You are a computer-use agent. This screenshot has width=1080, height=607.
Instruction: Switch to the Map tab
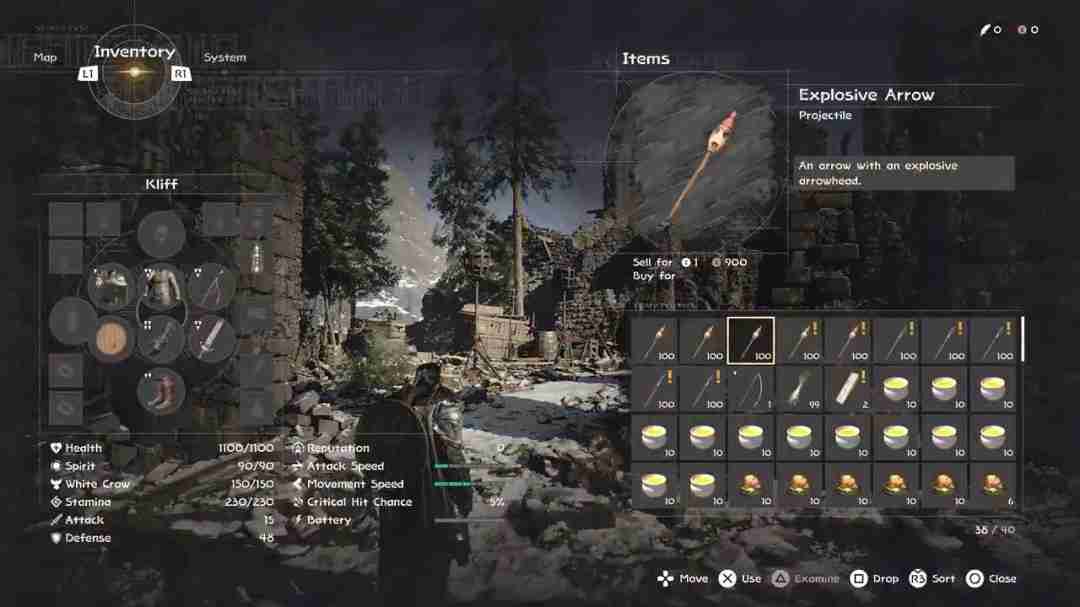pyautogui.click(x=45, y=57)
